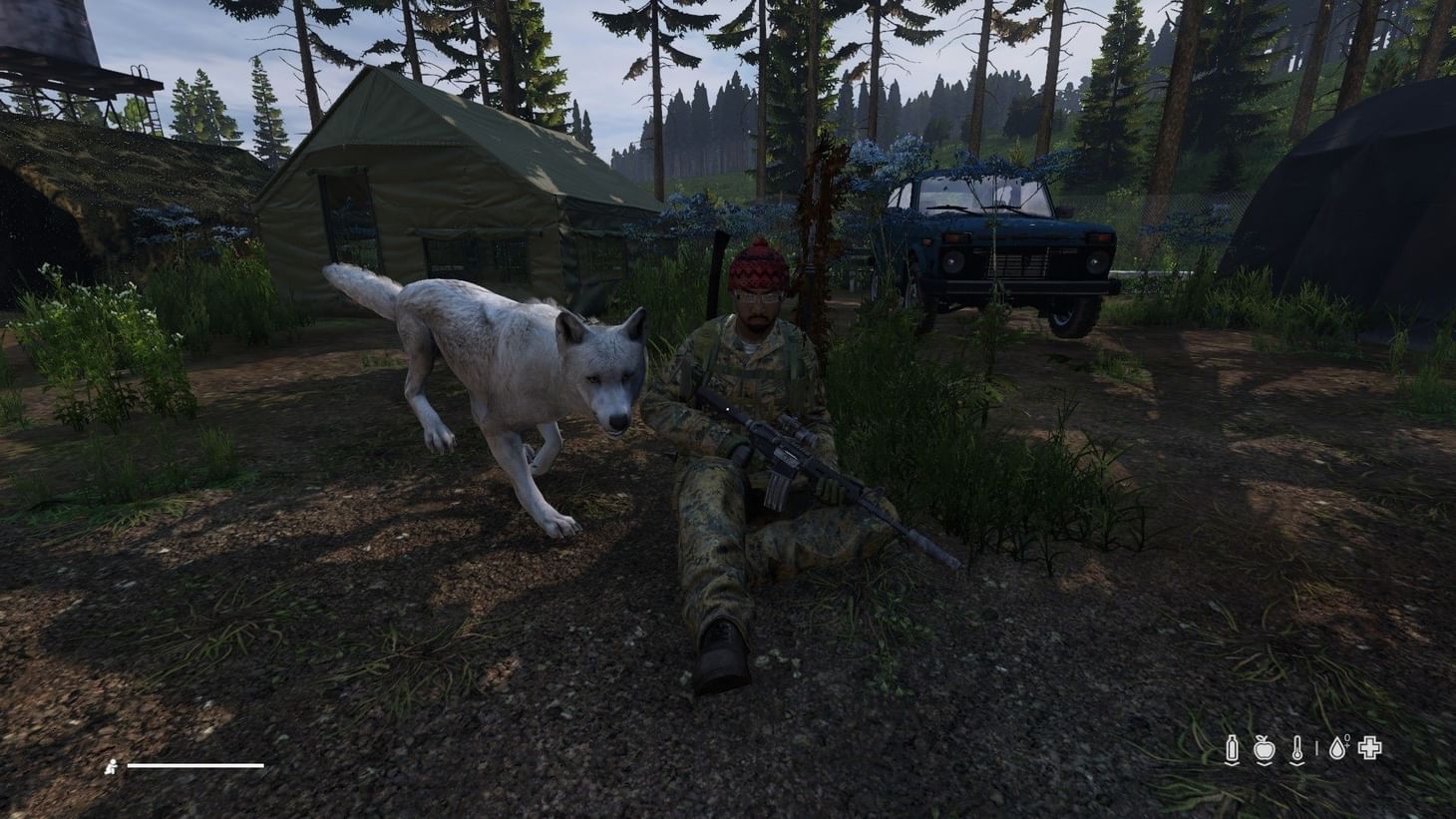Click the hydration bottle icon in the HUD

coord(1233,746)
